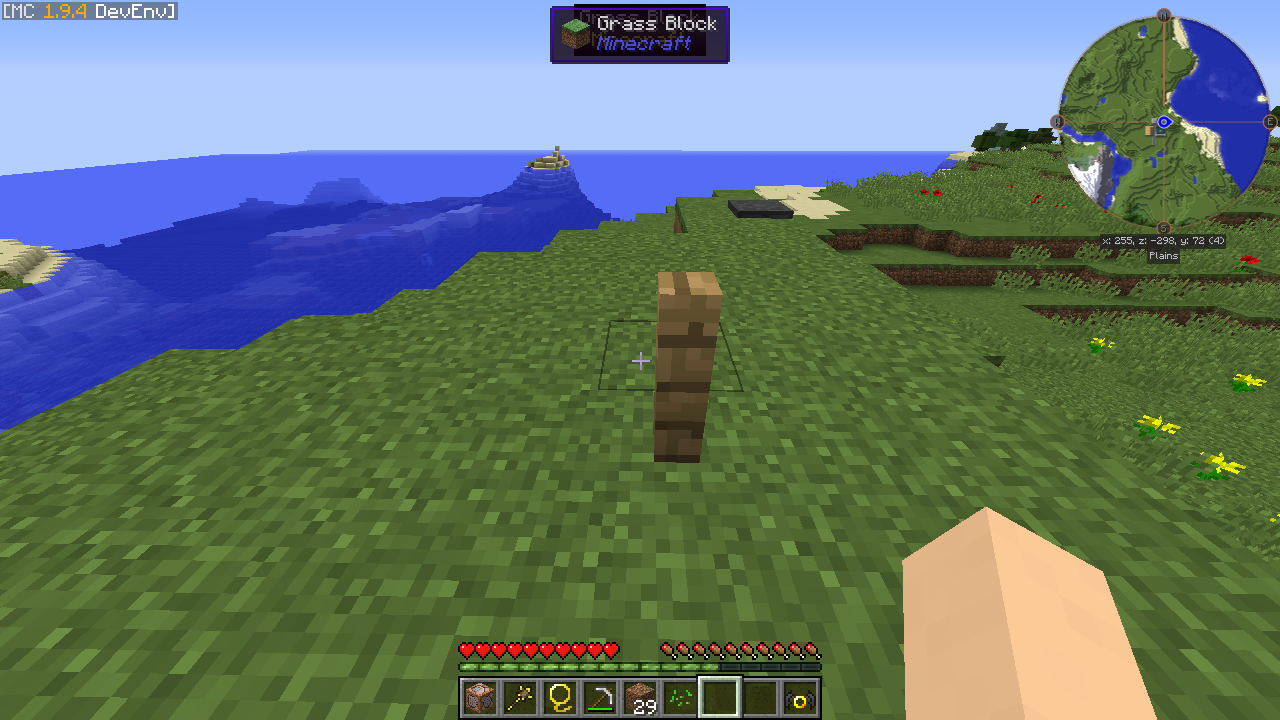1280x720 pixels.
Task: Click the minimap's West compass marker
Action: (x=1057, y=122)
